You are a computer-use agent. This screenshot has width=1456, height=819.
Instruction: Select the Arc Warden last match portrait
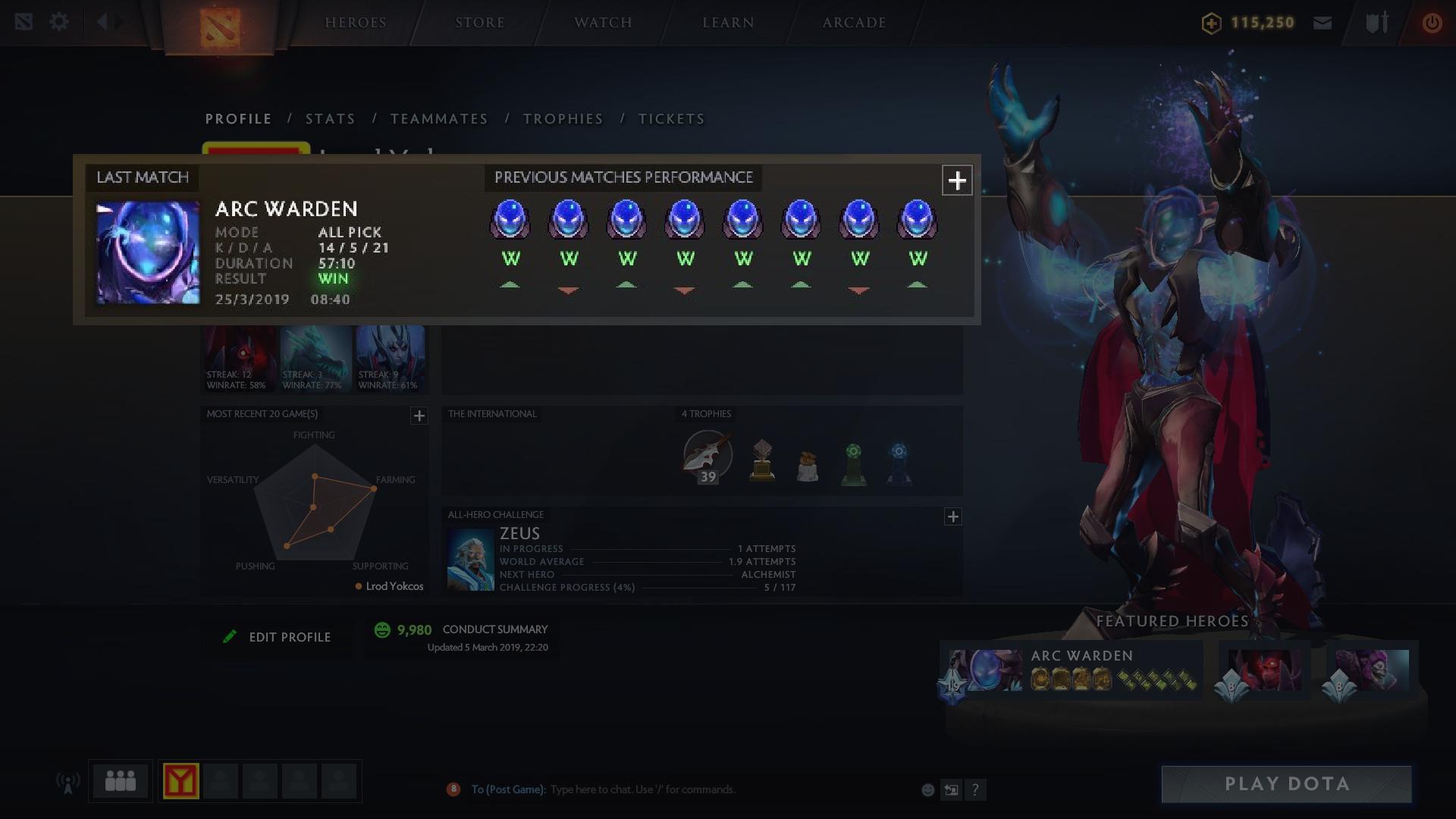(x=148, y=253)
